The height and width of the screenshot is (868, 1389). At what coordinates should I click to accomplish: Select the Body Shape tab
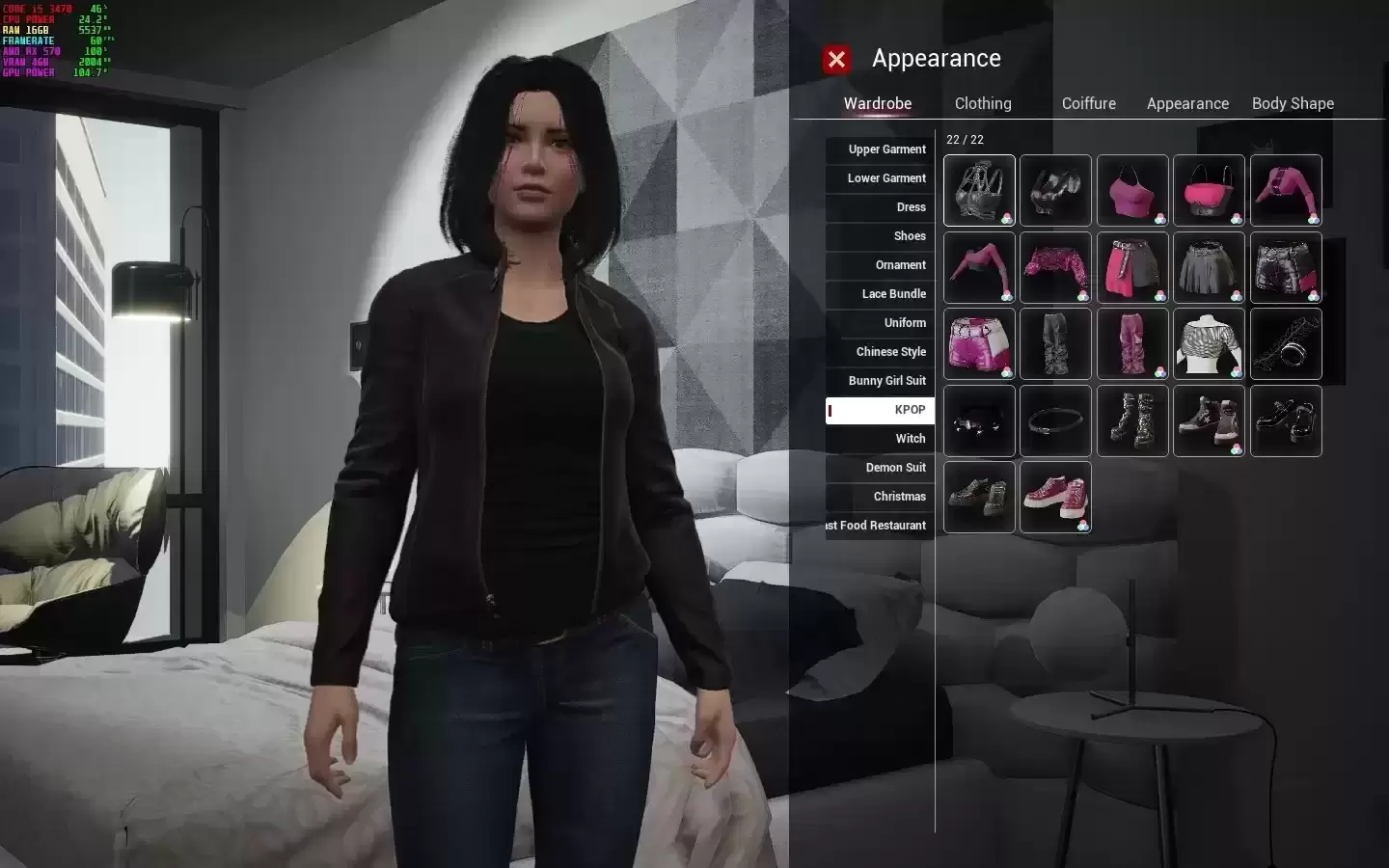coord(1293,103)
